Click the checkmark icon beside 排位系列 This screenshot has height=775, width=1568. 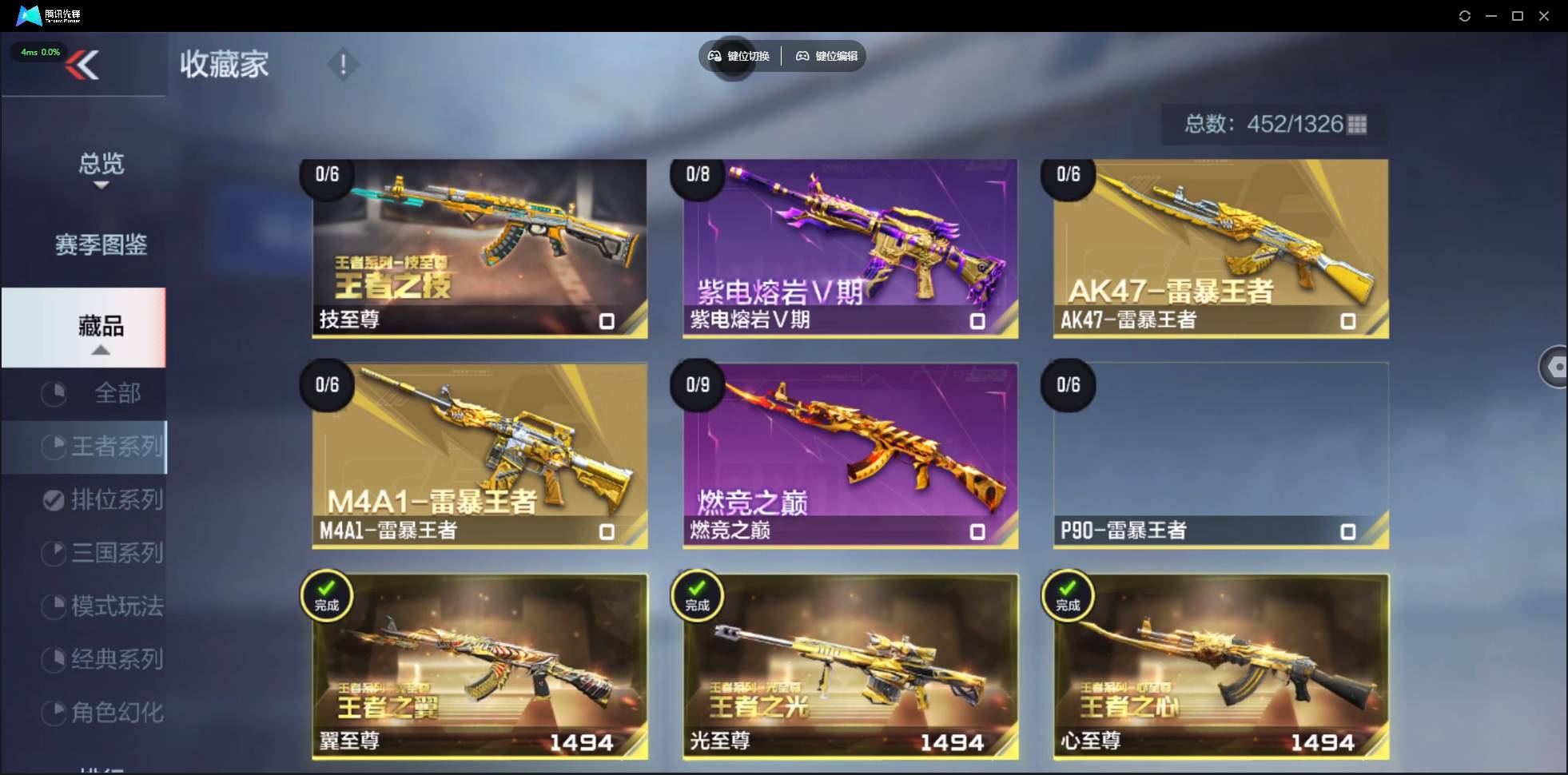[x=53, y=499]
